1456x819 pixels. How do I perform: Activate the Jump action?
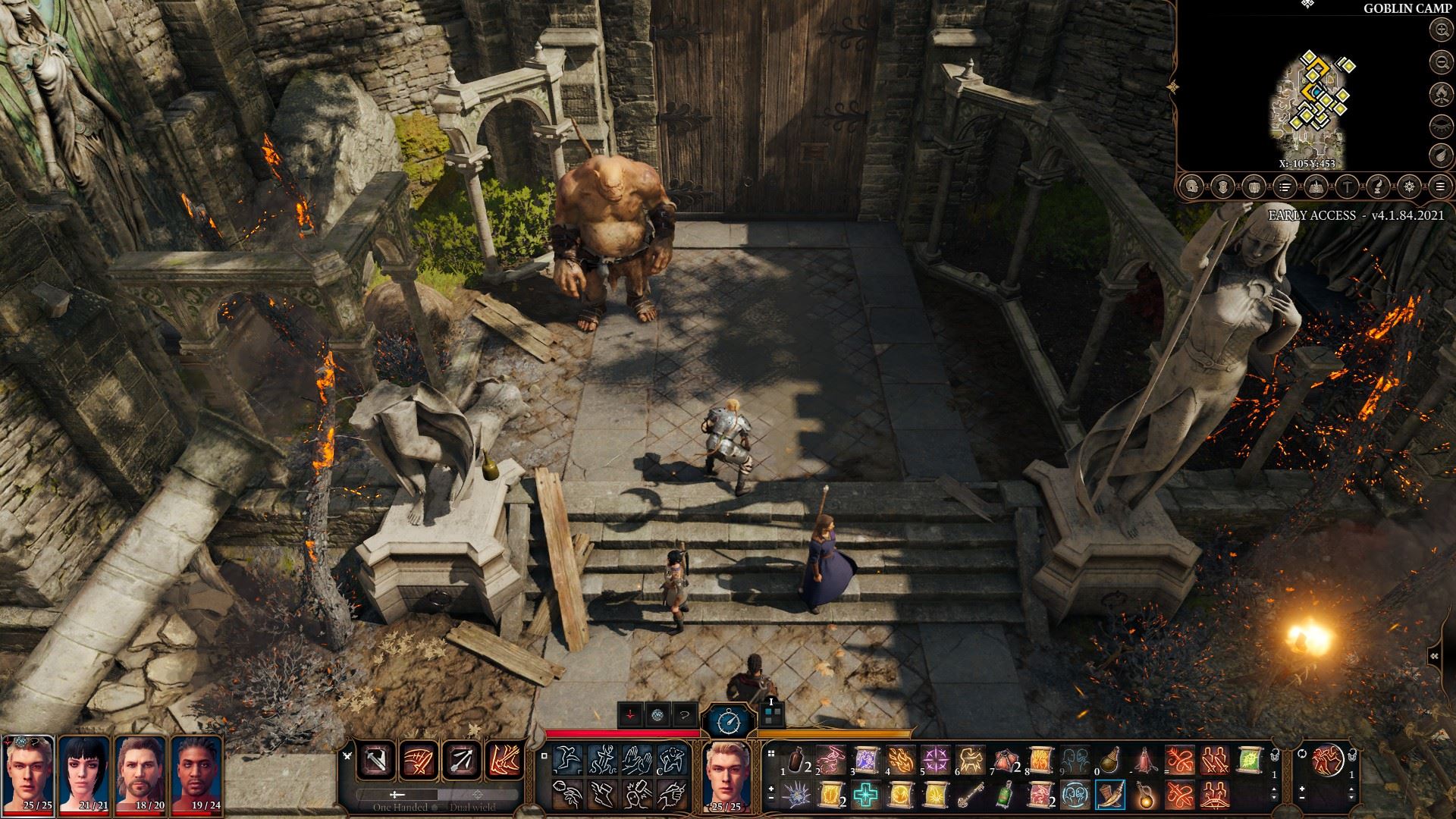click(567, 759)
